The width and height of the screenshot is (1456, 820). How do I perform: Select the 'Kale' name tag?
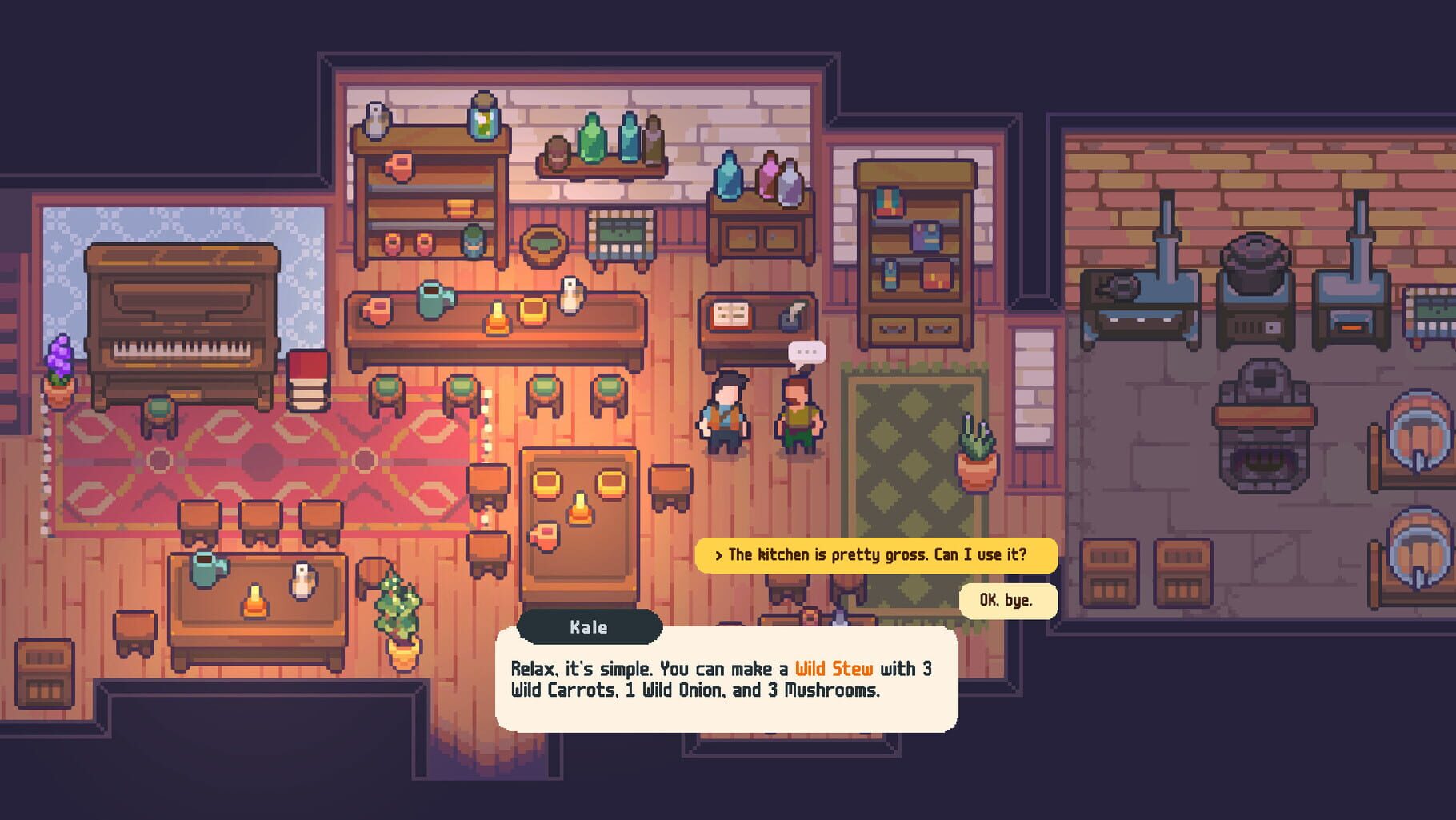coord(586,627)
